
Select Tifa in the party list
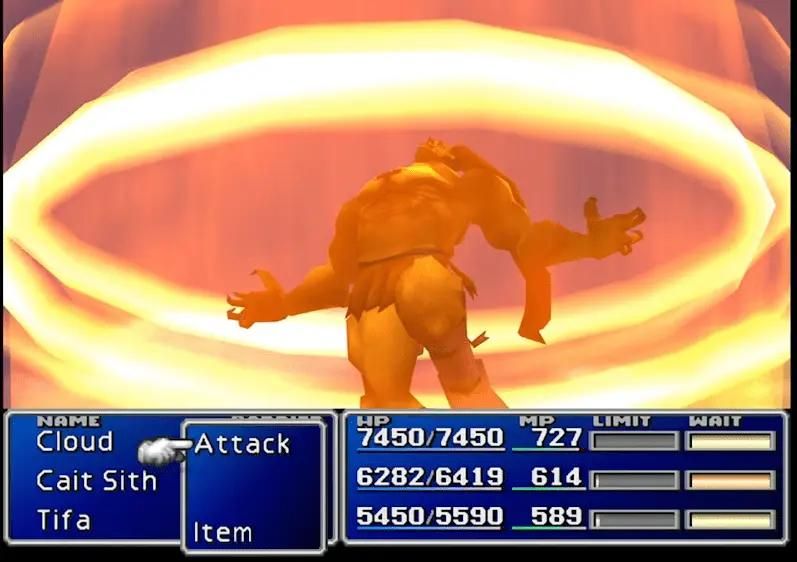64,520
